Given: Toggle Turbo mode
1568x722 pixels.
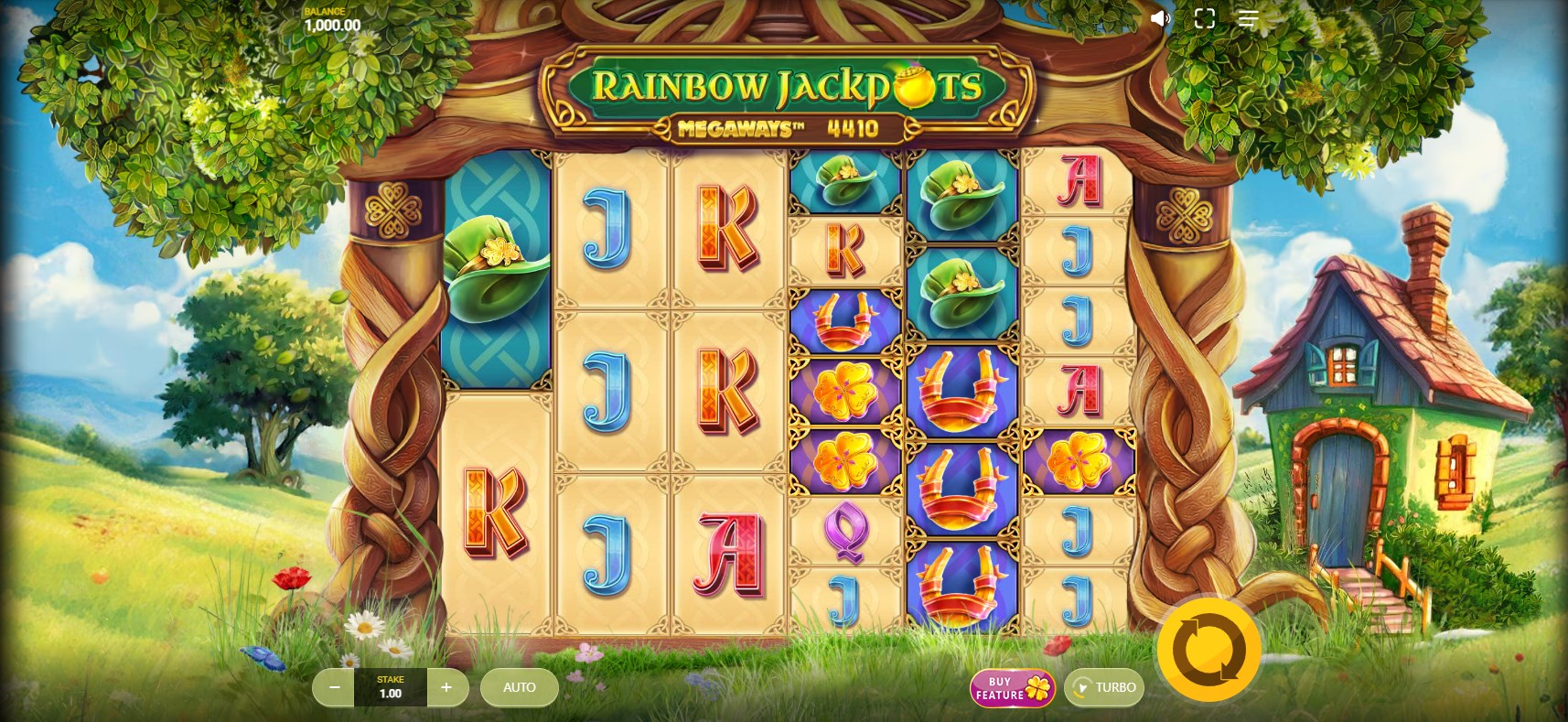Looking at the screenshot, I should coord(1104,688).
